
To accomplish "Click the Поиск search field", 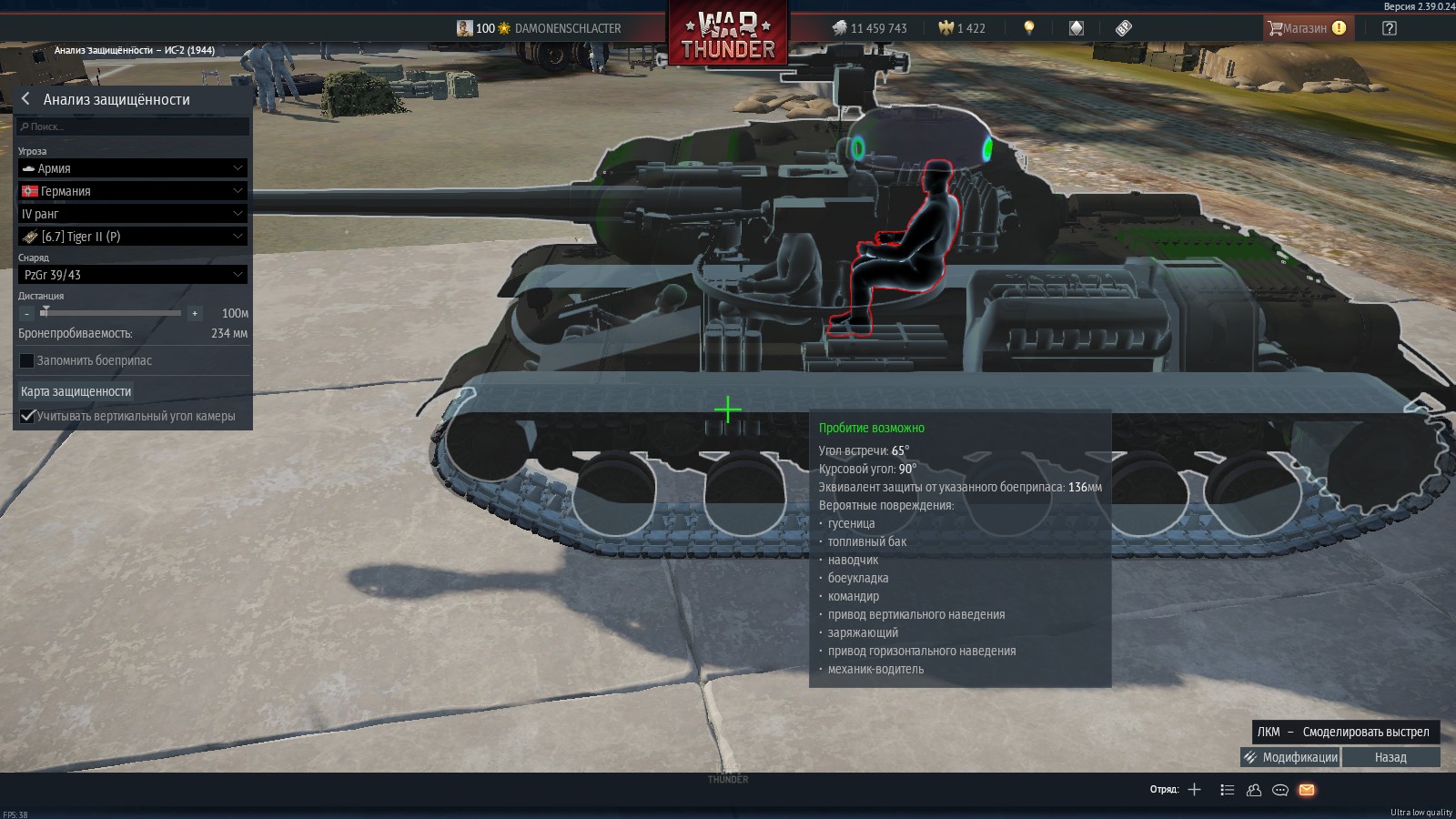I will point(133,126).
